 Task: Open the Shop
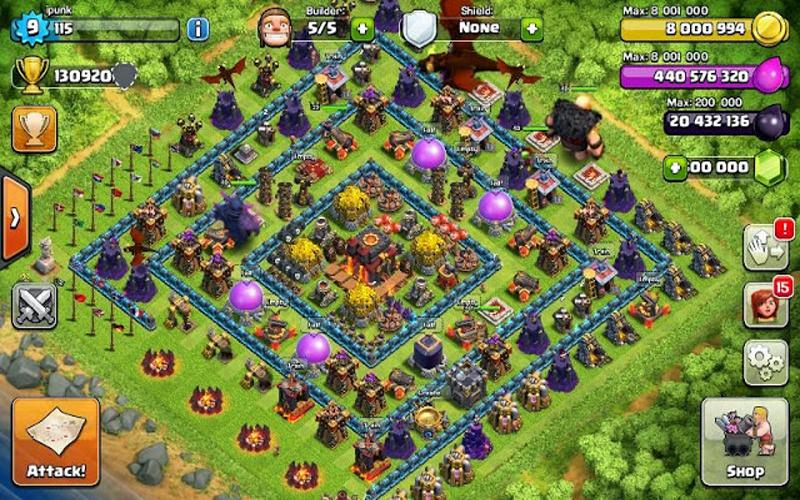pyautogui.click(x=744, y=441)
